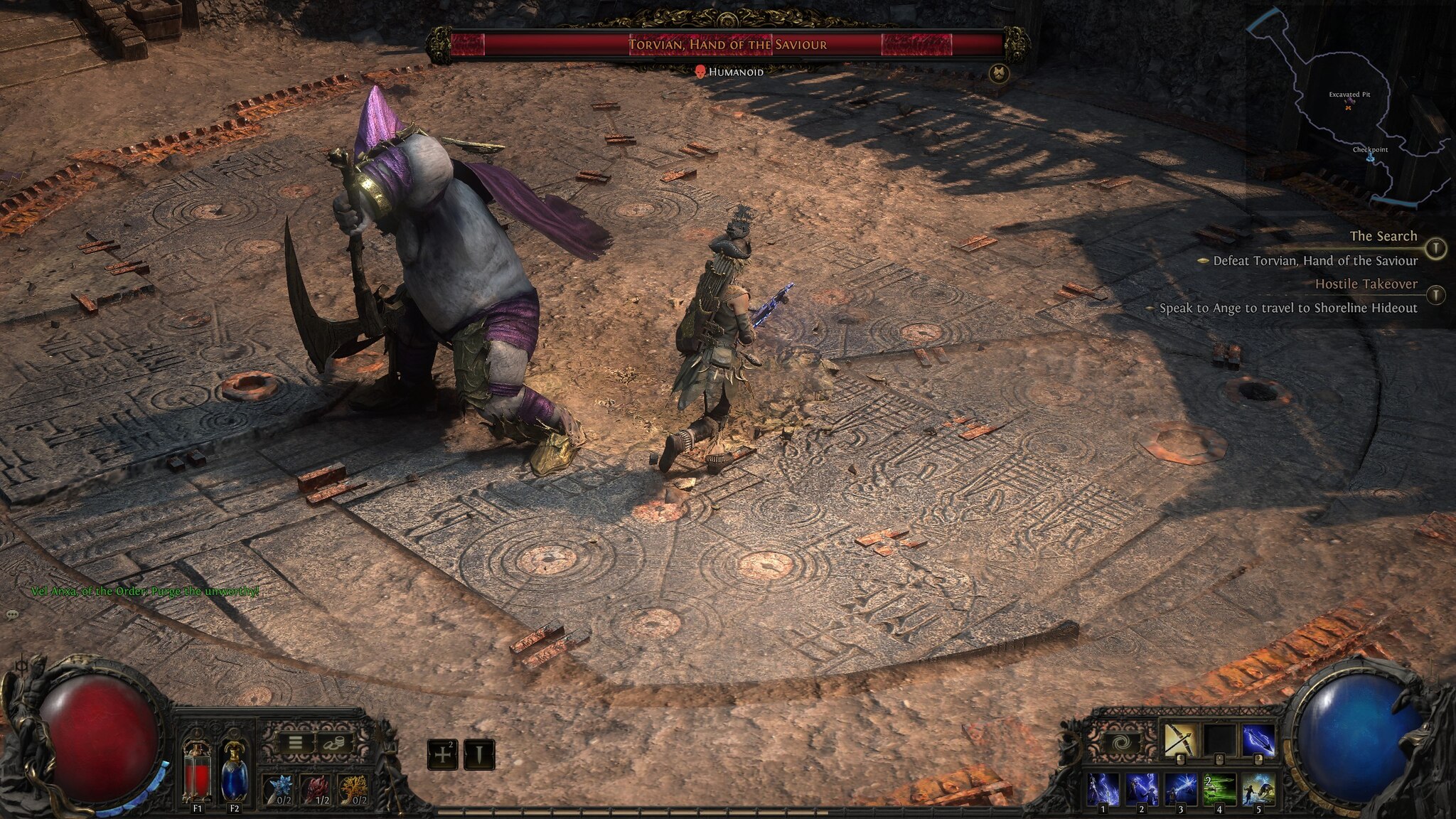Image resolution: width=1456 pixels, height=819 pixels.
Task: Click the cross buff icon with number 2
Action: (442, 754)
